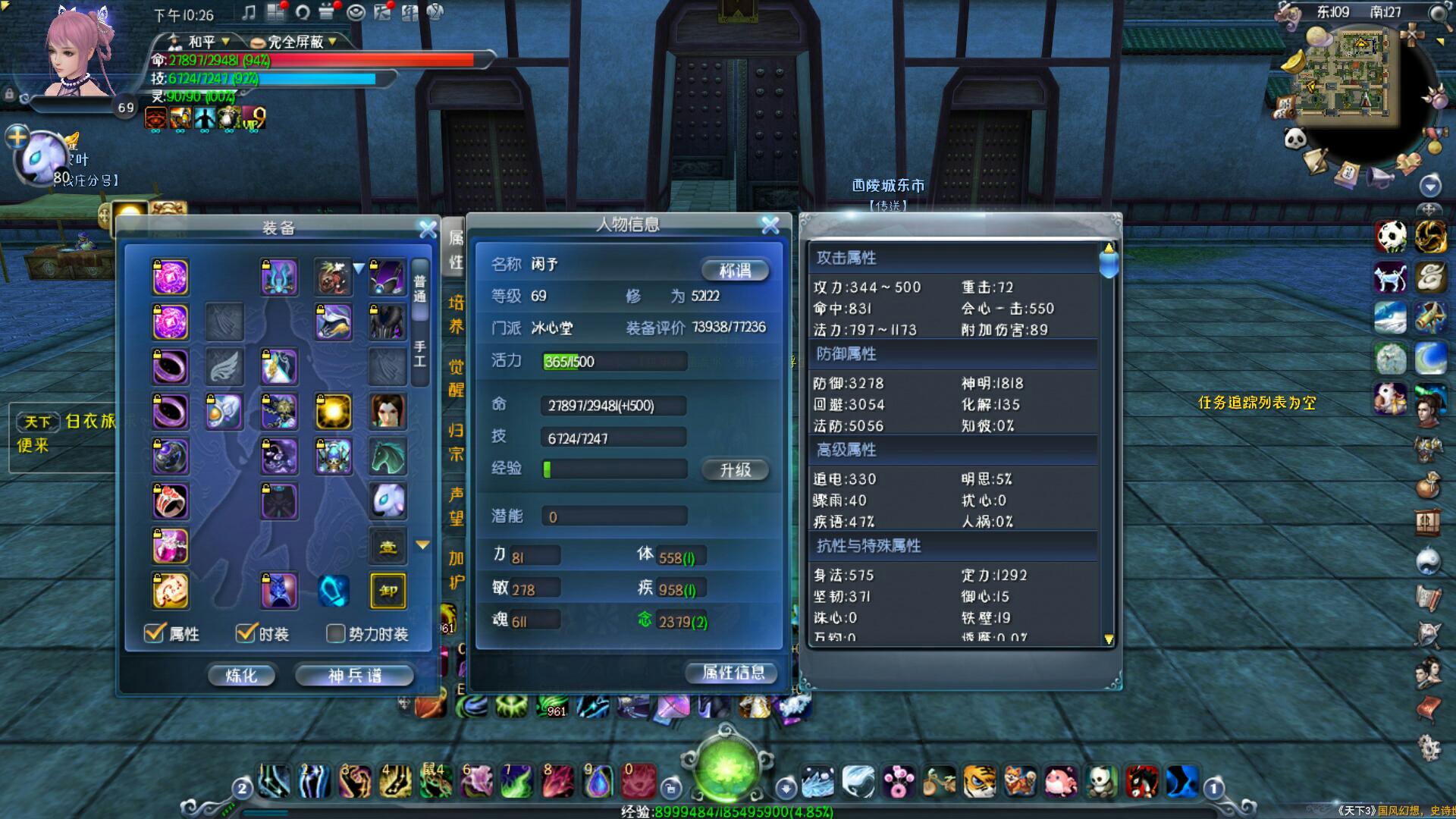Close the 人物信息 character info window
The image size is (1456, 819).
[x=770, y=224]
